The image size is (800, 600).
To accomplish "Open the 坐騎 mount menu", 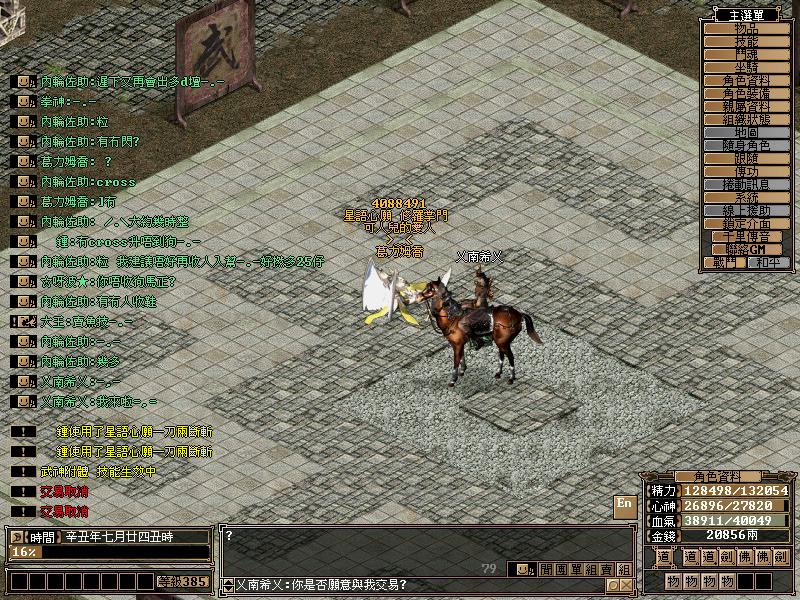I will [x=746, y=67].
